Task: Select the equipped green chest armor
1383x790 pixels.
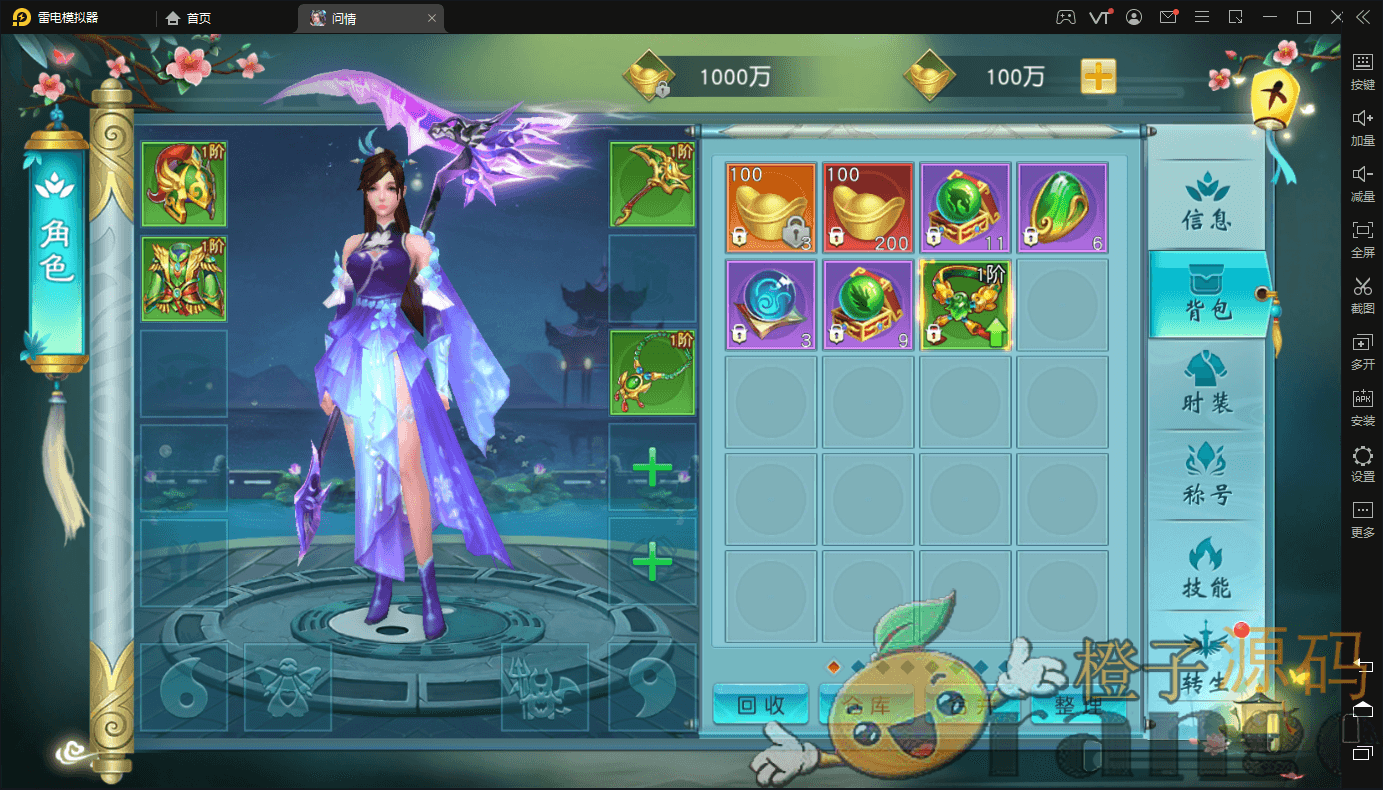Action: click(x=184, y=279)
